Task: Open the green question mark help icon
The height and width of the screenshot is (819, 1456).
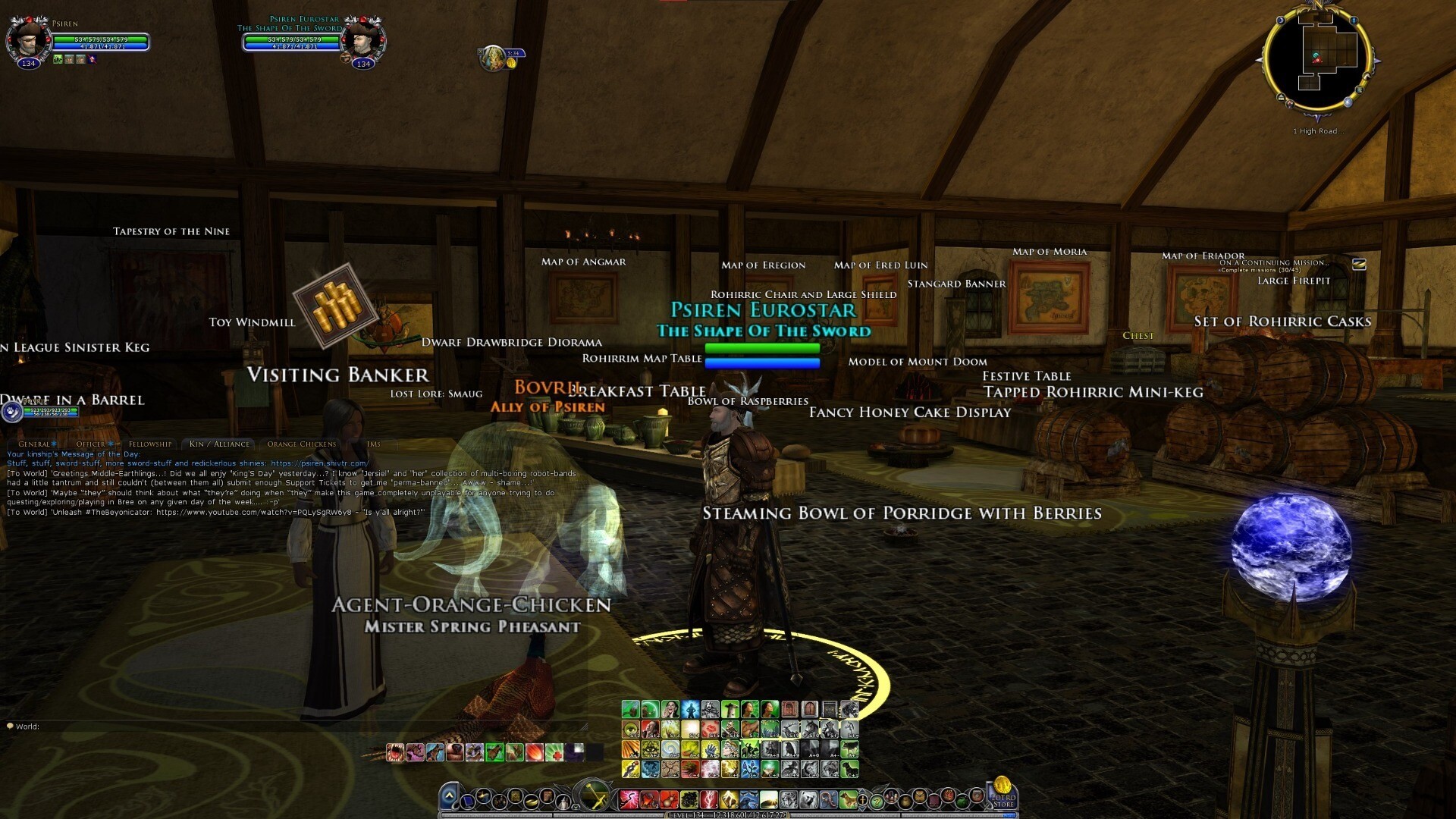Action: (x=876, y=801)
